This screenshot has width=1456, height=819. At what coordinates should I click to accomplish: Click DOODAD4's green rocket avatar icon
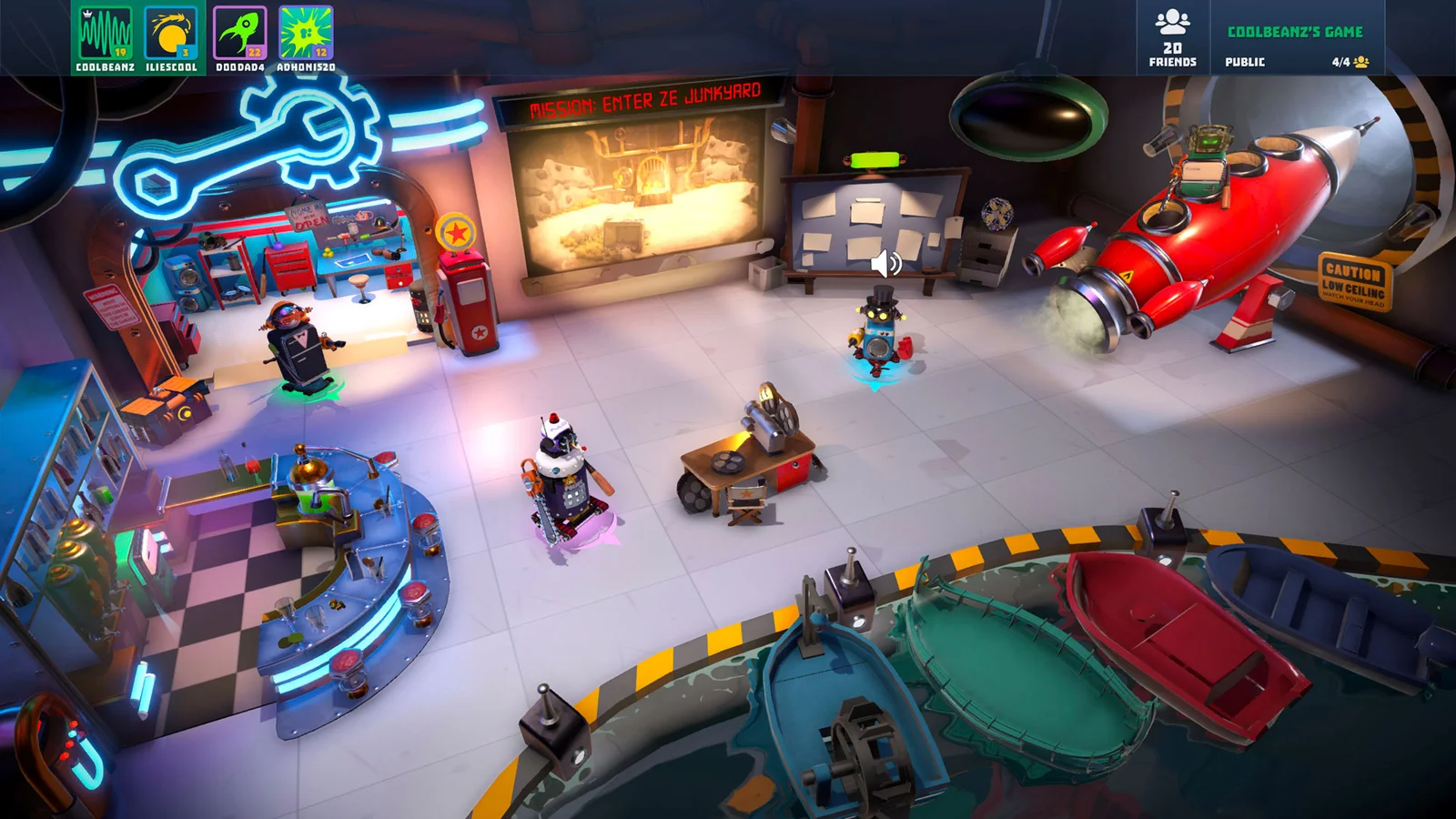coord(238,30)
